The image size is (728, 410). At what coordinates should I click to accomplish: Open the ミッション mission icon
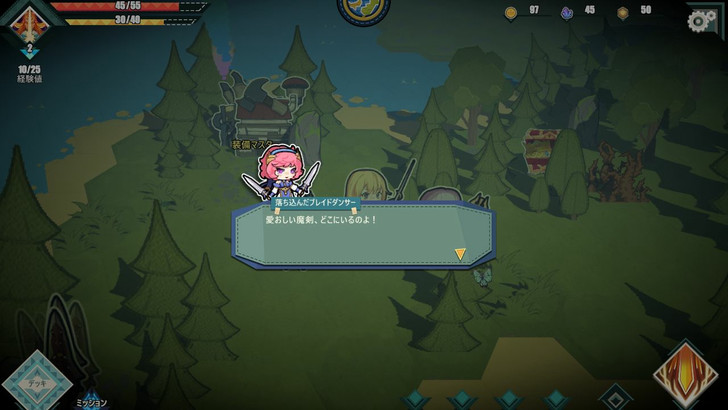[91, 398]
